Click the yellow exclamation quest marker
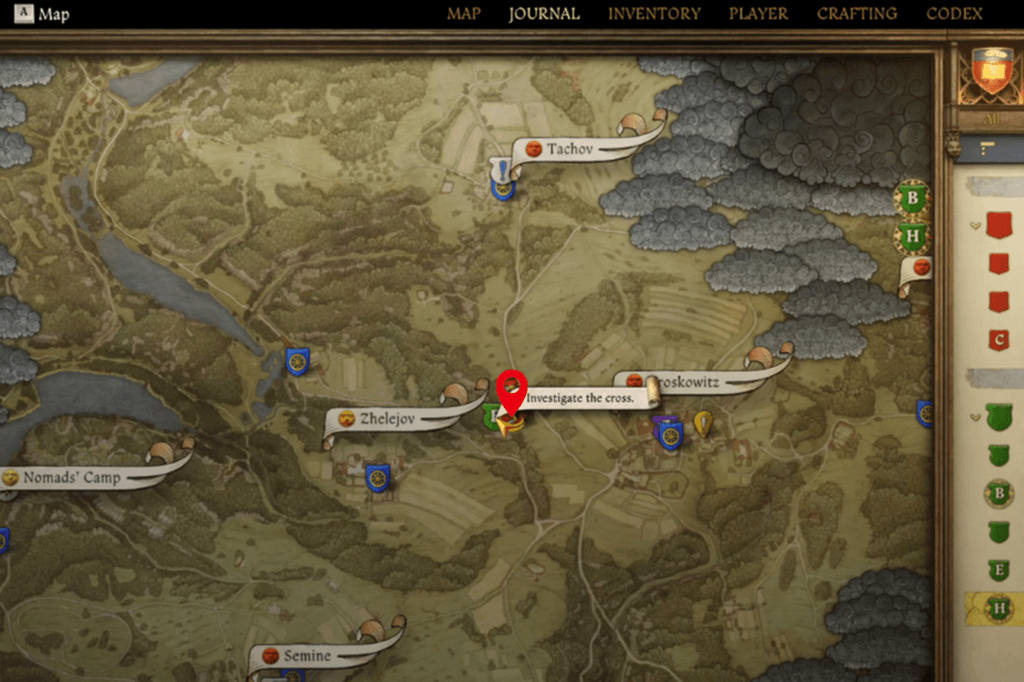Viewport: 1024px width, 682px height. pyautogui.click(x=703, y=424)
